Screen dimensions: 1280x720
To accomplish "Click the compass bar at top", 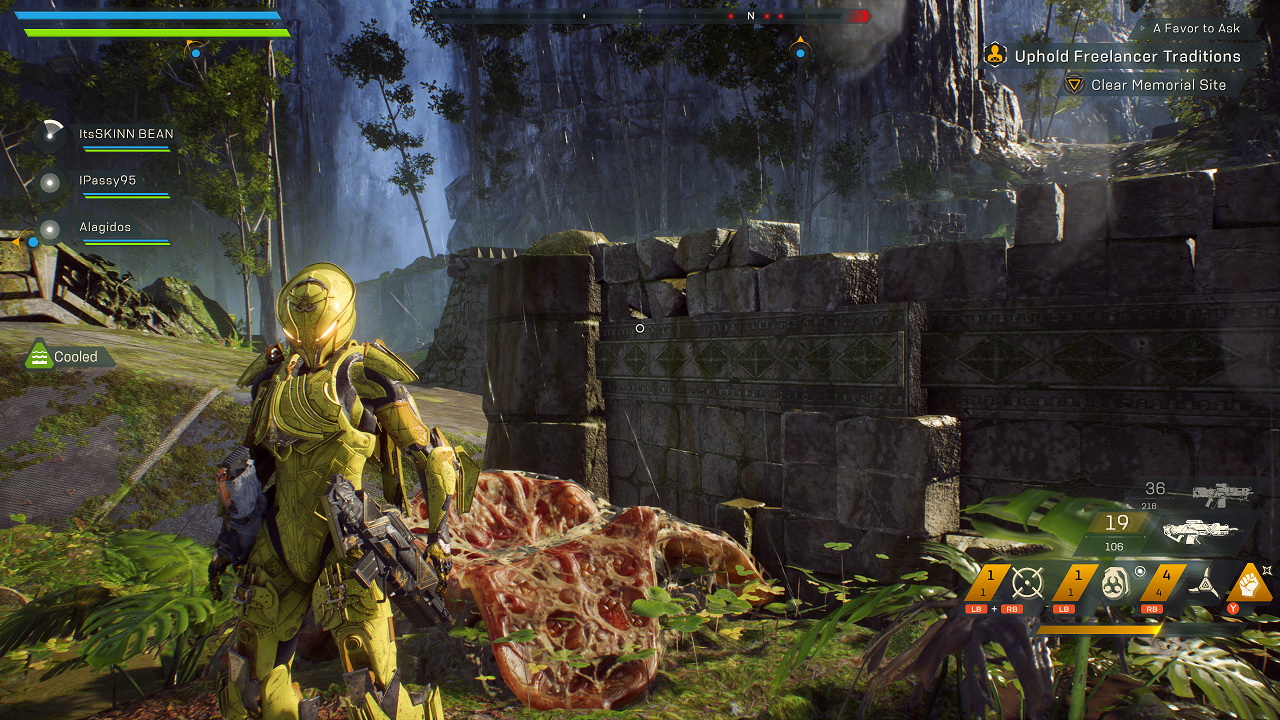I will (650, 16).
